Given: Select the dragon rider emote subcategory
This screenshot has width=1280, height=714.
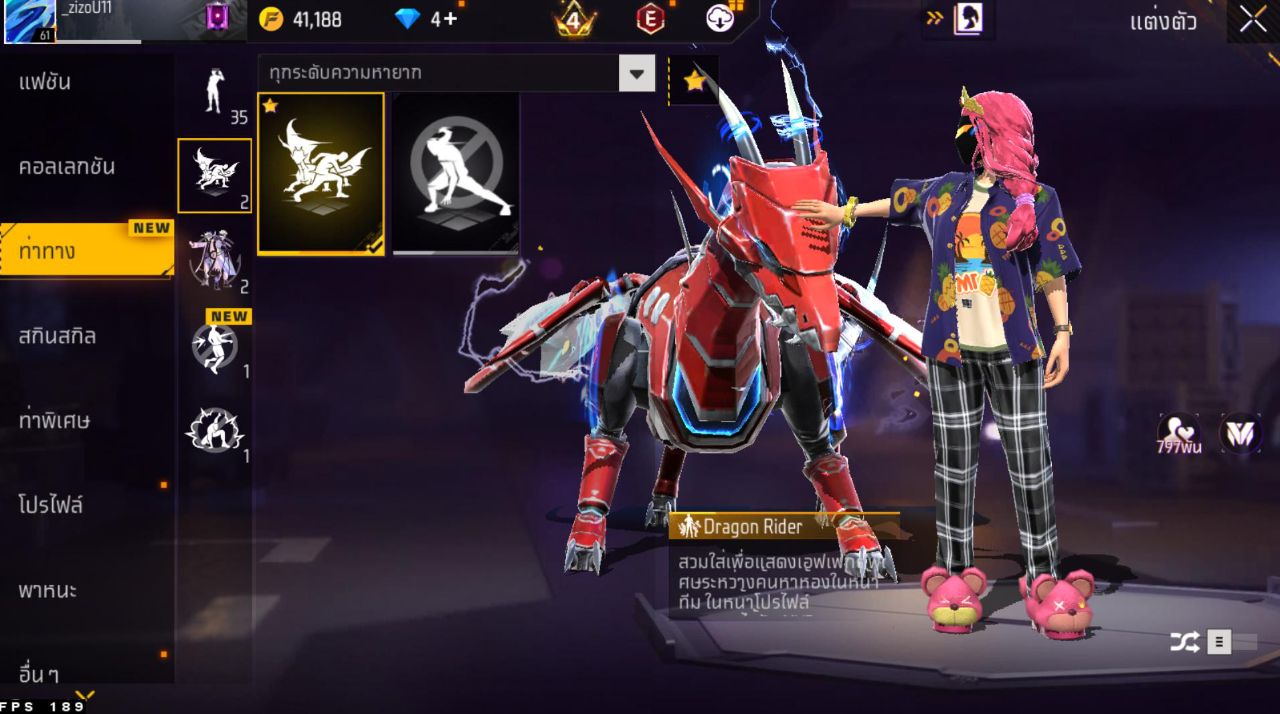Looking at the screenshot, I should (x=214, y=176).
